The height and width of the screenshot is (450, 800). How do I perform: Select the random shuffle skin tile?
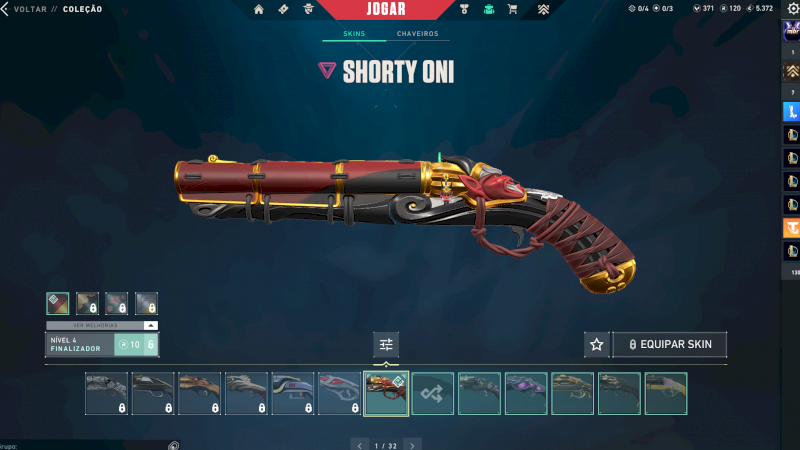point(433,393)
